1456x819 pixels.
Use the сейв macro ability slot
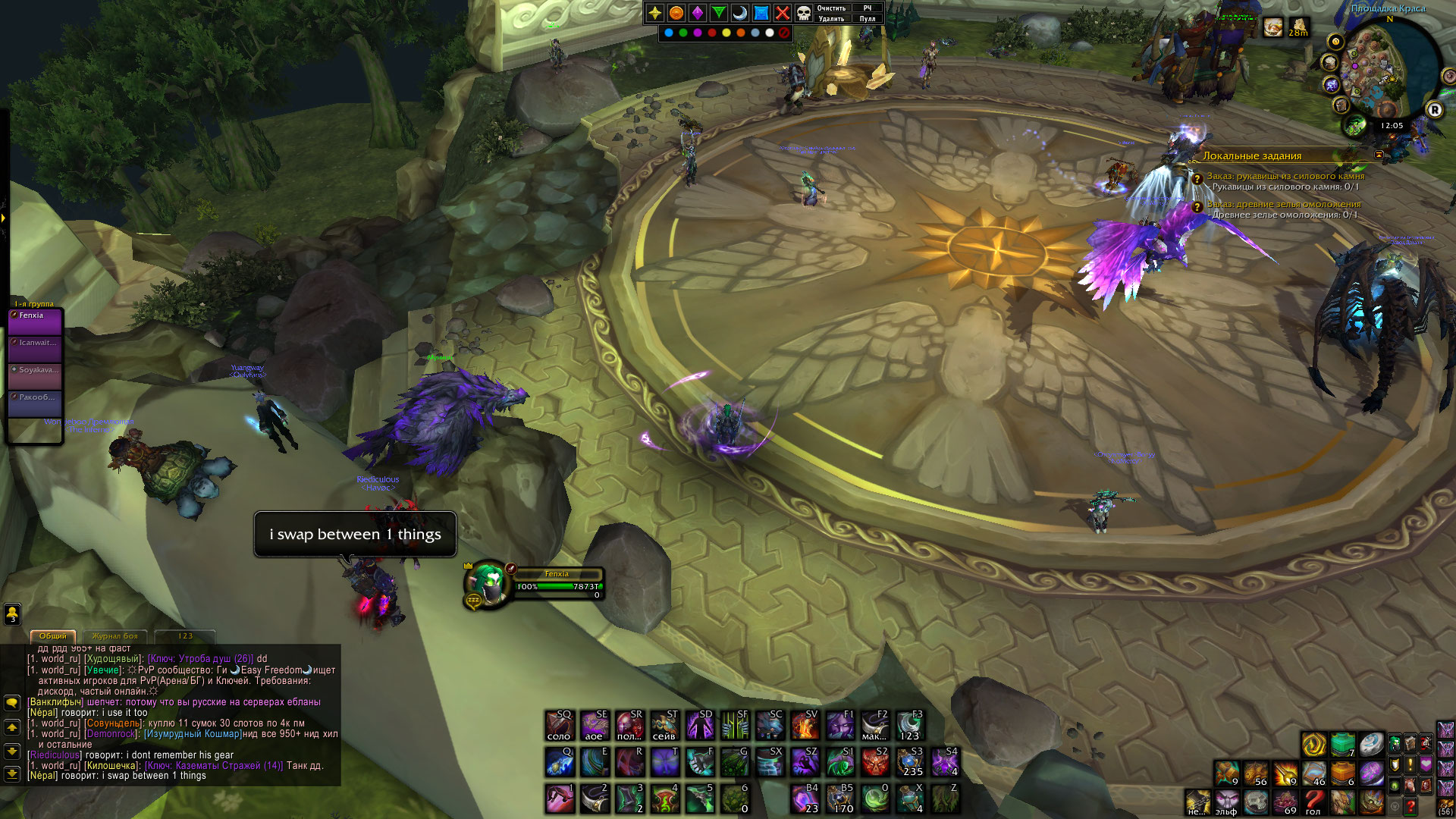coord(664,726)
